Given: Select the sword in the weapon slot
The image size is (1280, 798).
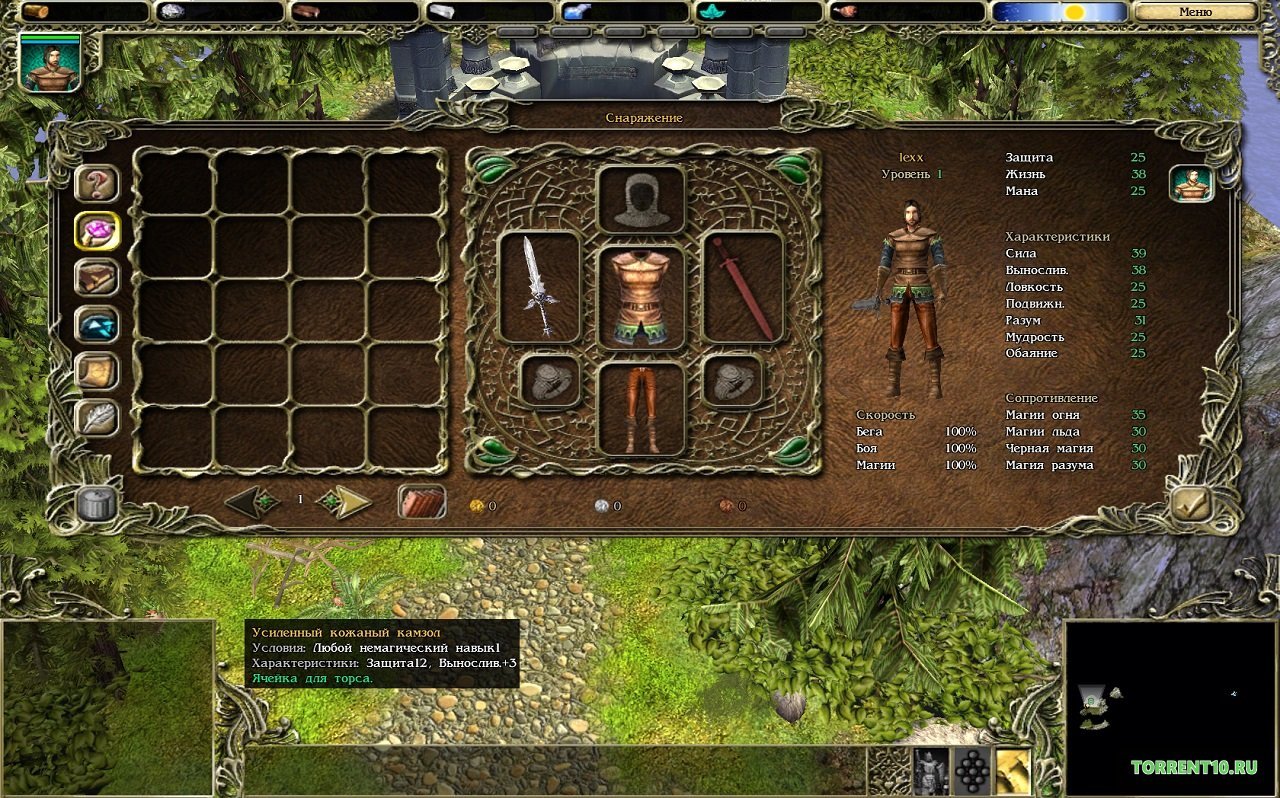Looking at the screenshot, I should click(x=540, y=284).
